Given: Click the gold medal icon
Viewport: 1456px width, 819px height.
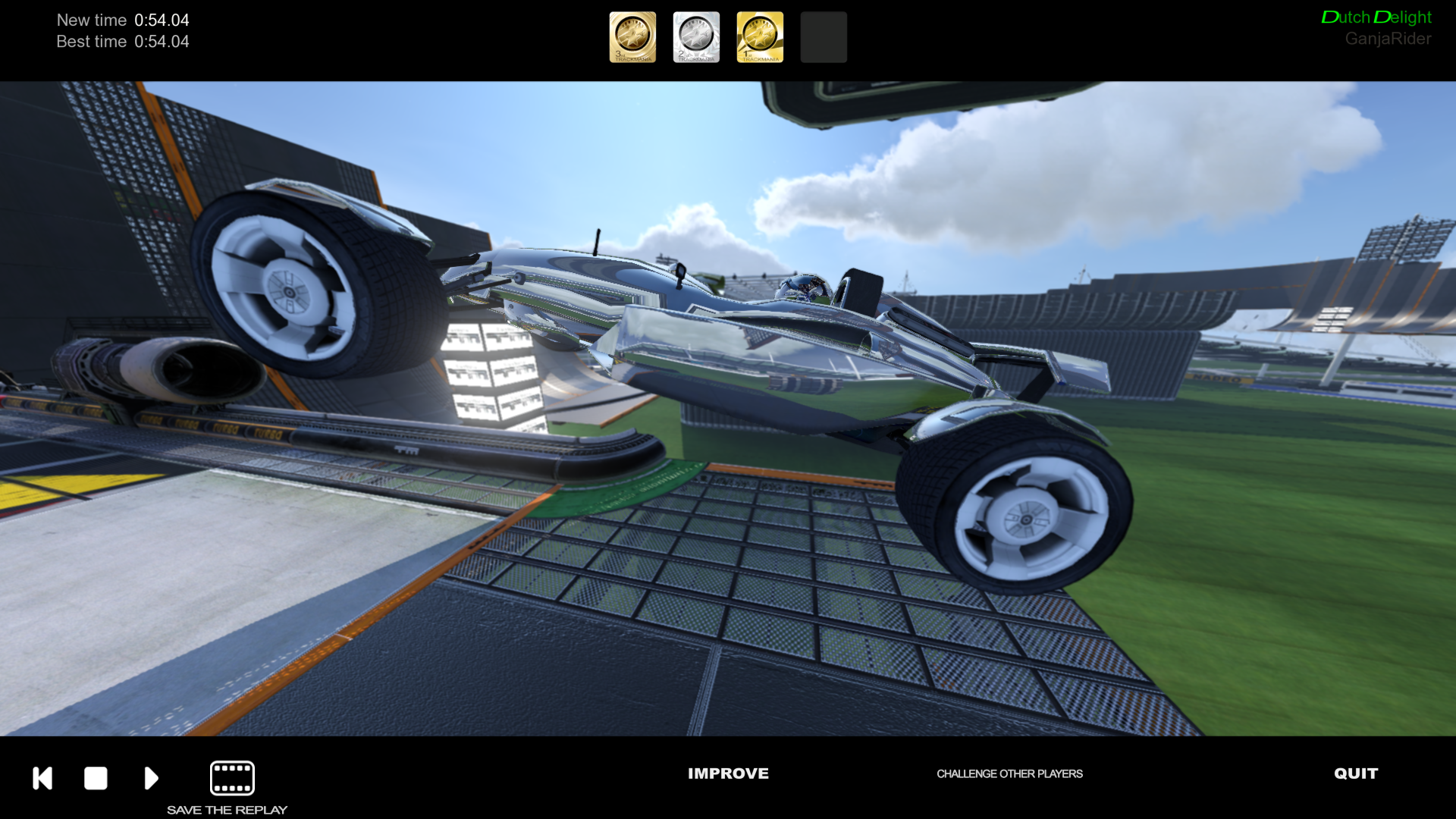Looking at the screenshot, I should [760, 36].
